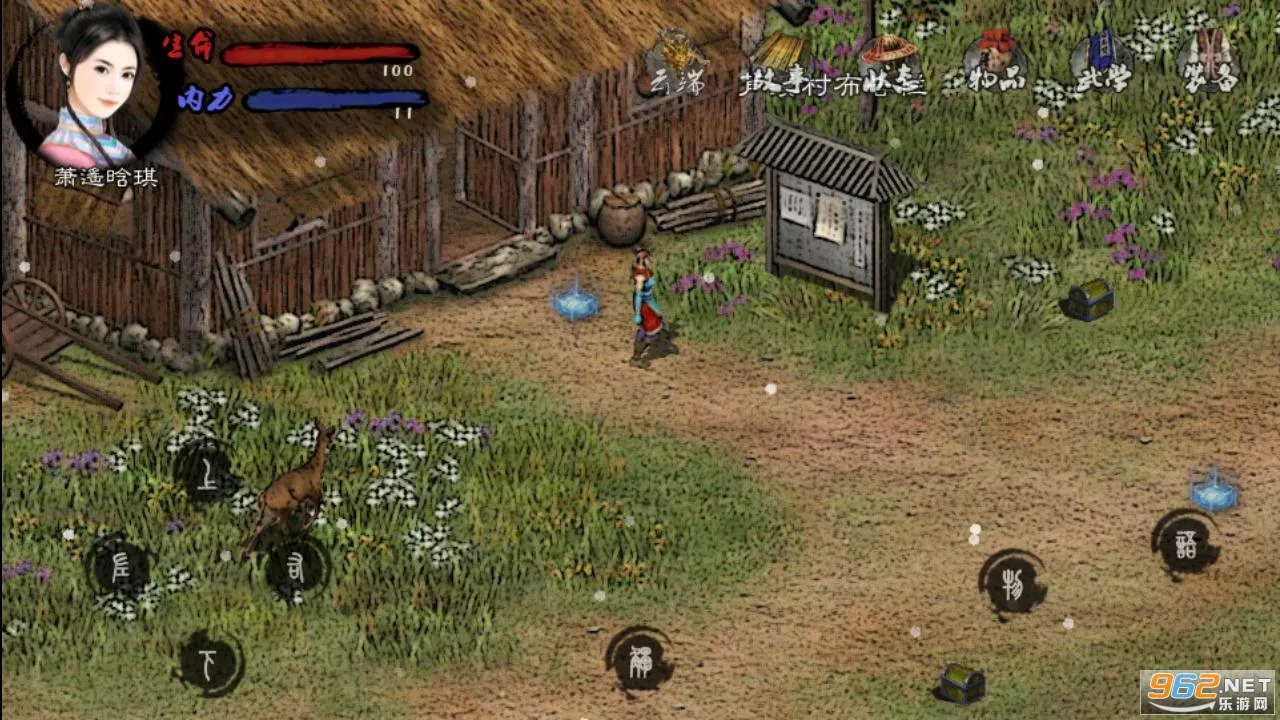This screenshot has width=1280, height=720.
Task: Tap the bottom-center ink-circle action button
Action: tap(640, 660)
